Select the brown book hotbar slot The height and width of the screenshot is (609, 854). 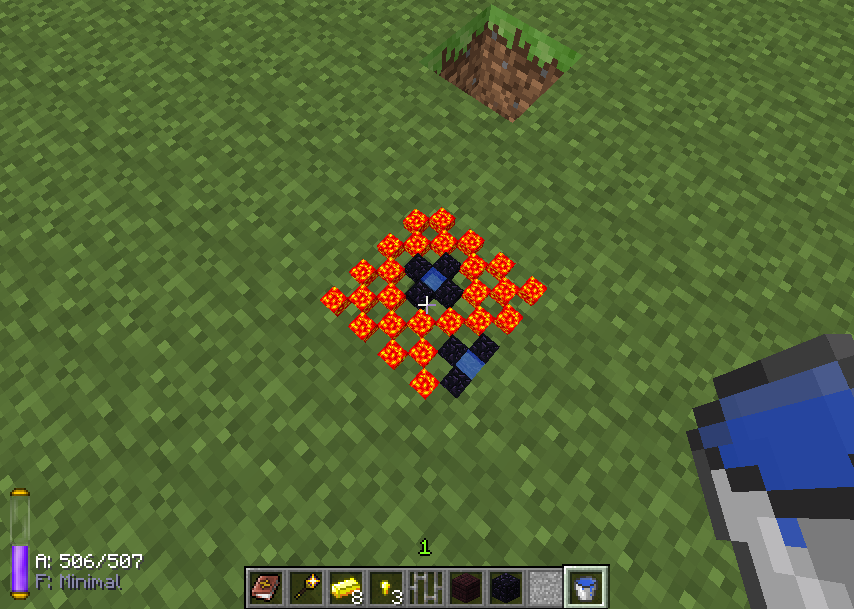[x=266, y=587]
